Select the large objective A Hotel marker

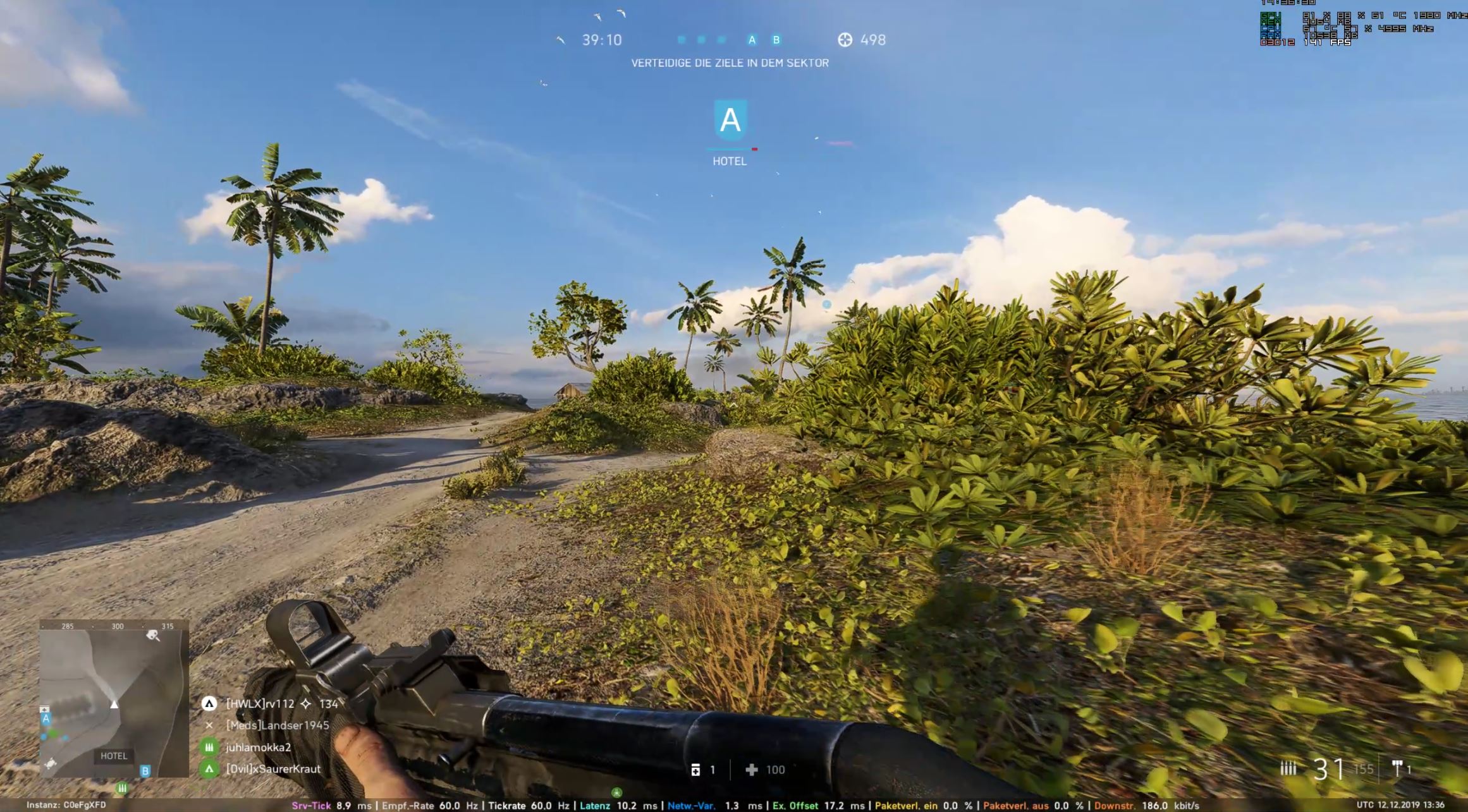(x=730, y=119)
